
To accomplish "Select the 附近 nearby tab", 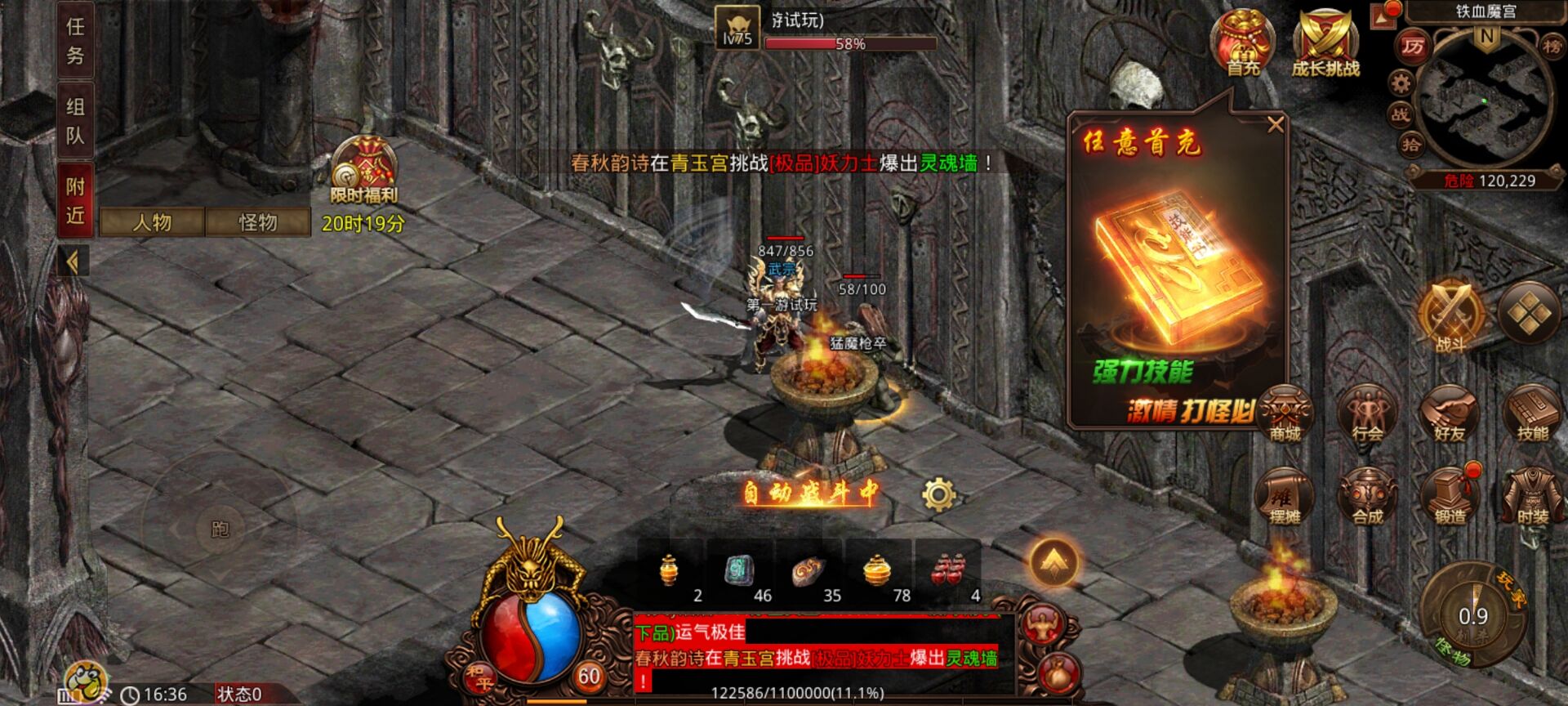I will click(75, 200).
